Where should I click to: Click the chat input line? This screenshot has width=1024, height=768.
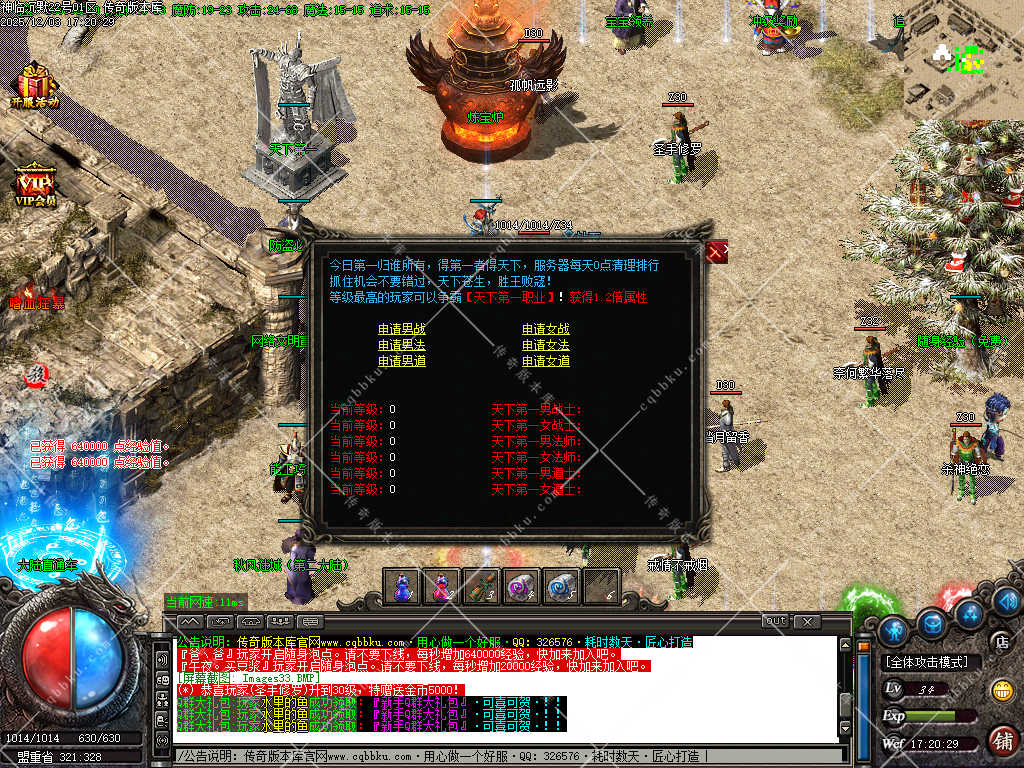pyautogui.click(x=500, y=757)
